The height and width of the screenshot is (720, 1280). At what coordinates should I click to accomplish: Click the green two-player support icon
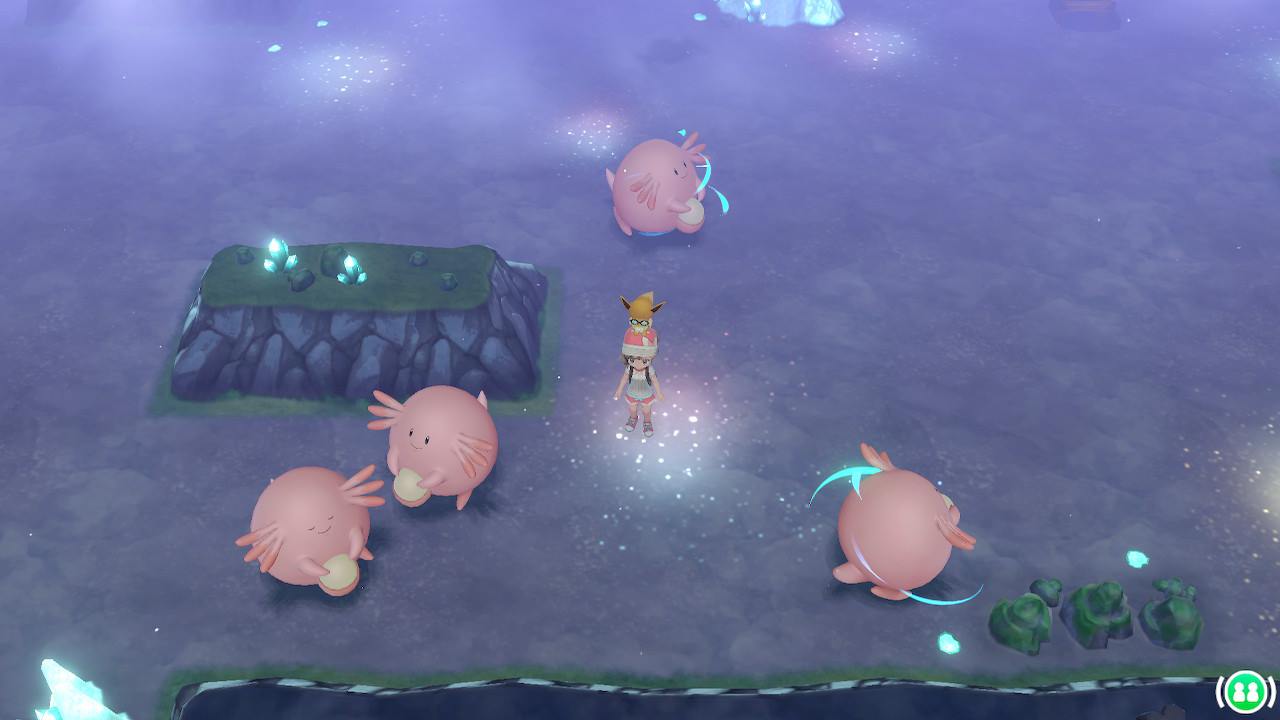click(1245, 691)
